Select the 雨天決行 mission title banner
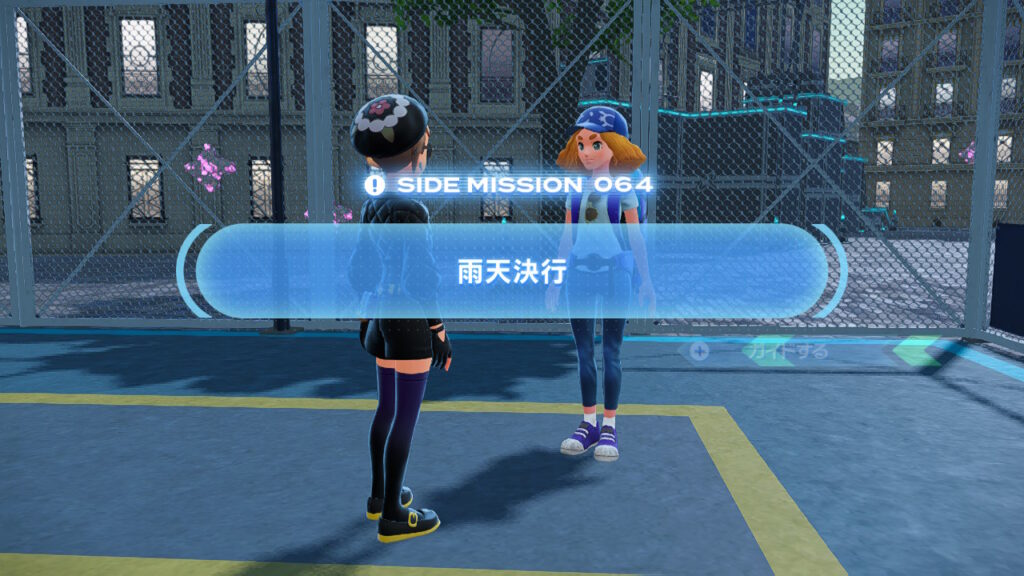The width and height of the screenshot is (1024, 576). (511, 272)
